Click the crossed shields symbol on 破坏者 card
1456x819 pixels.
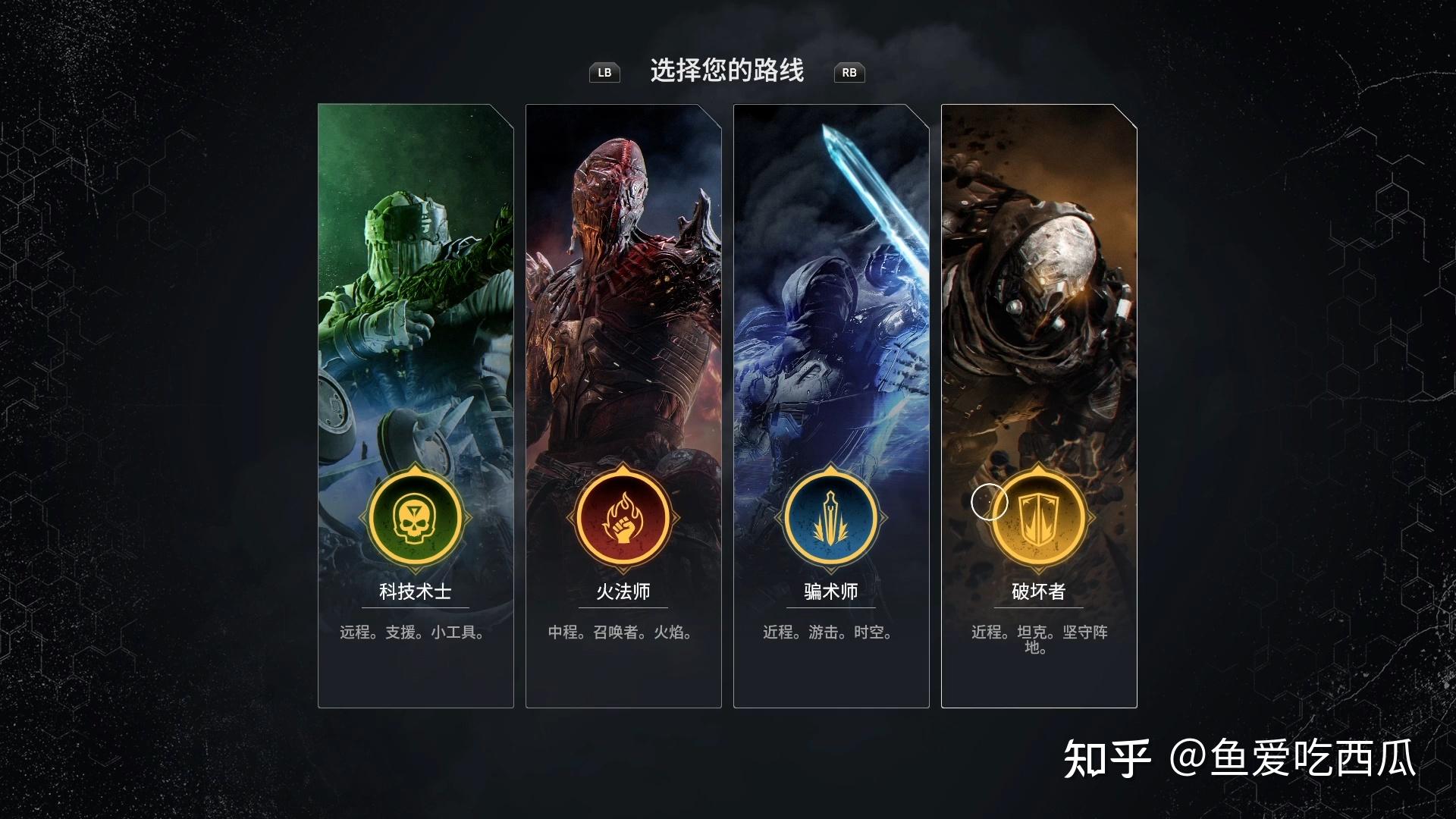pyautogui.click(x=1040, y=516)
